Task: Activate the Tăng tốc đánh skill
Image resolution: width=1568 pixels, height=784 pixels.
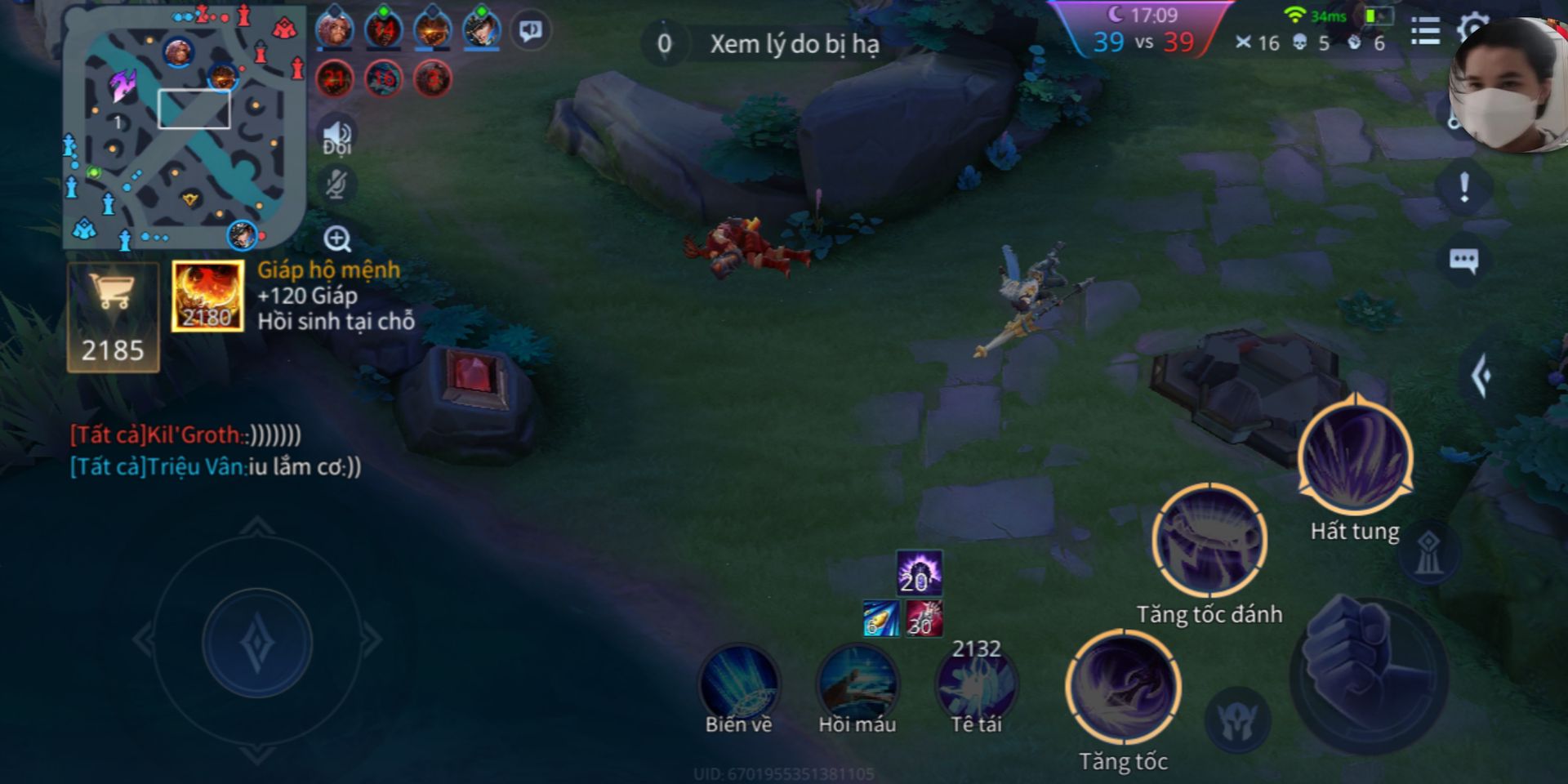Action: coord(1209,540)
